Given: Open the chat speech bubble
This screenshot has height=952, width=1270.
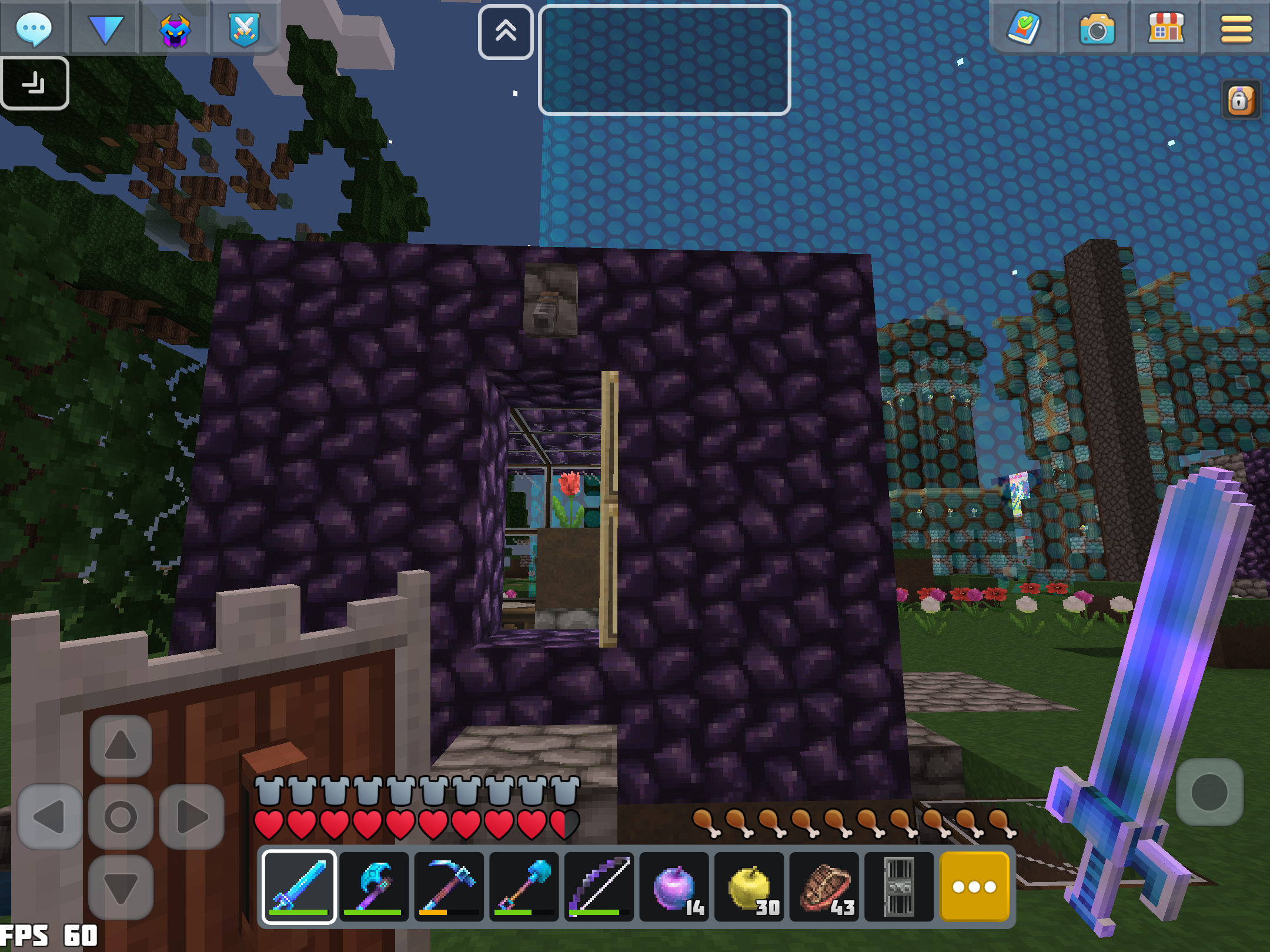Looking at the screenshot, I should [x=34, y=28].
